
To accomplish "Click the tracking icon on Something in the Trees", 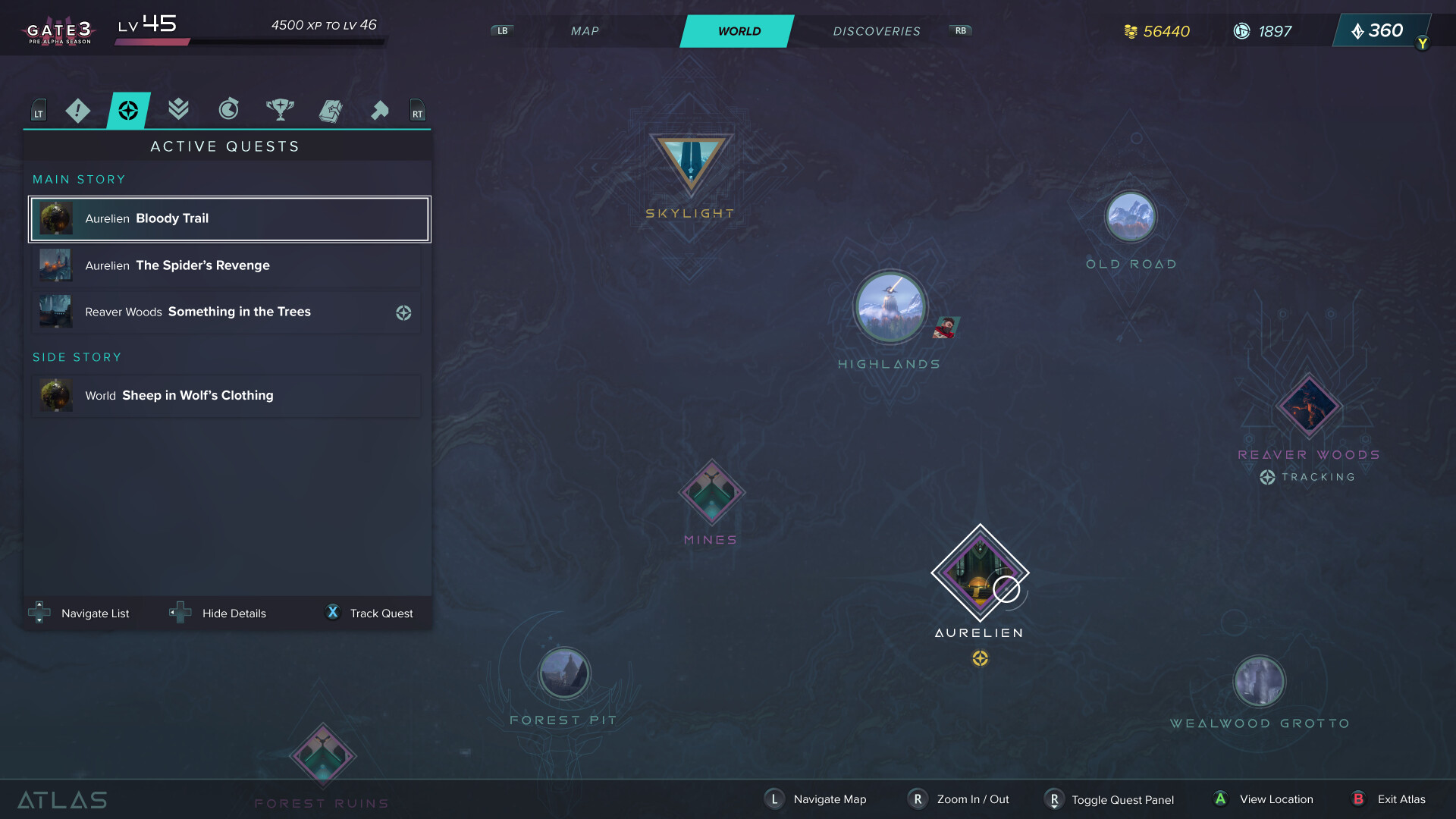I will pyautogui.click(x=403, y=312).
